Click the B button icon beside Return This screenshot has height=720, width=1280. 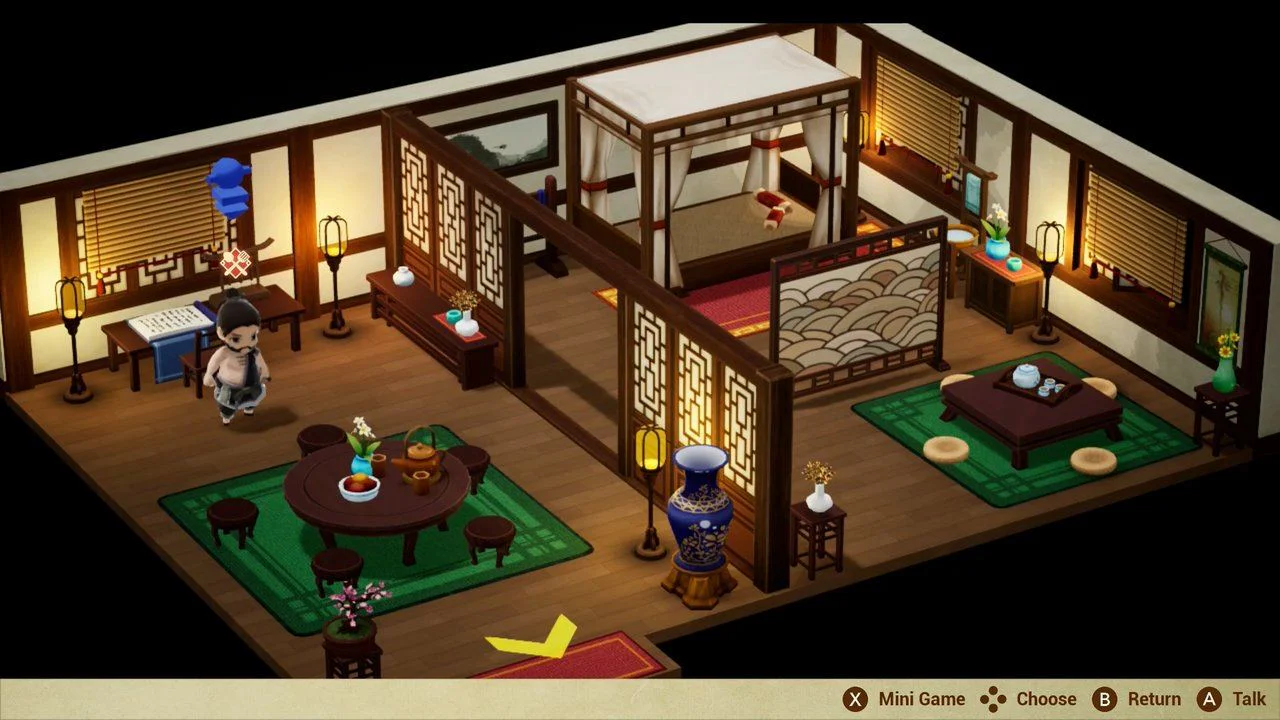coord(1105,698)
